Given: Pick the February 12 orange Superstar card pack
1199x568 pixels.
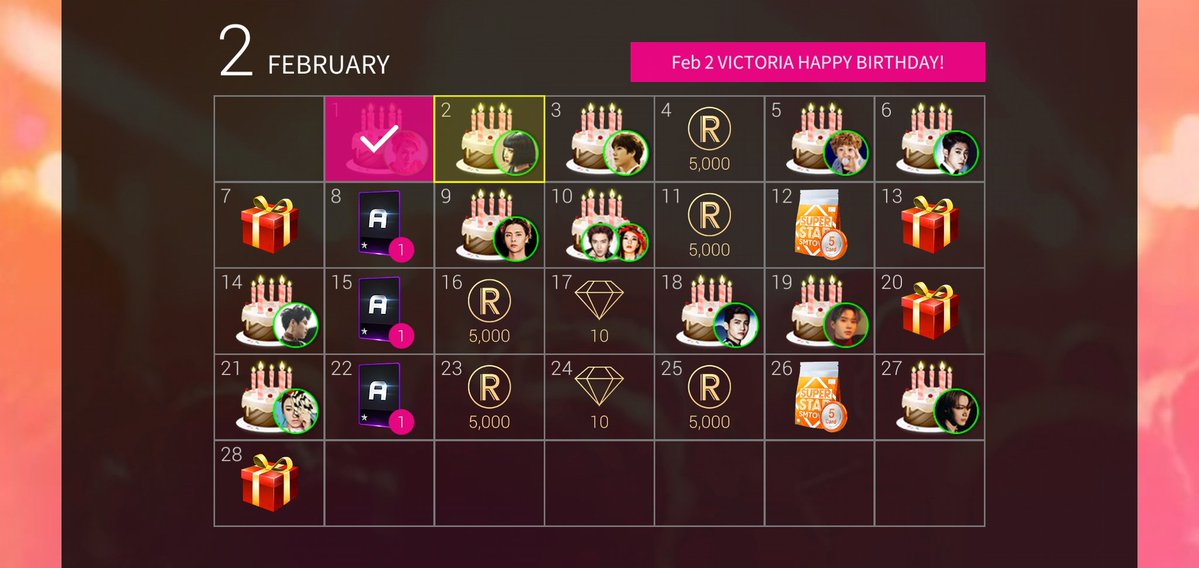Looking at the screenshot, I should point(819,226).
